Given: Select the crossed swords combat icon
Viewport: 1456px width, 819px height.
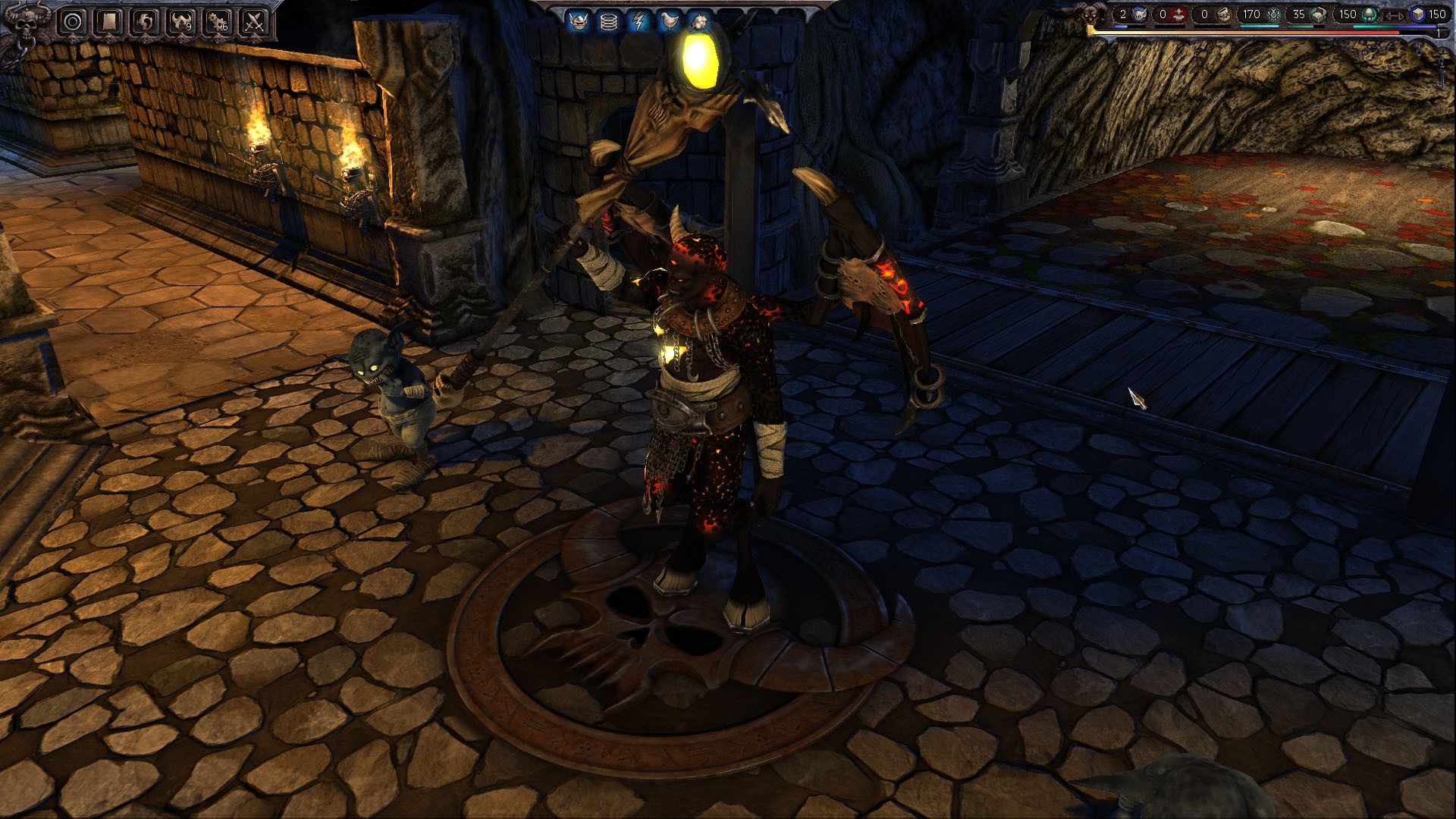Looking at the screenshot, I should coord(254,20).
